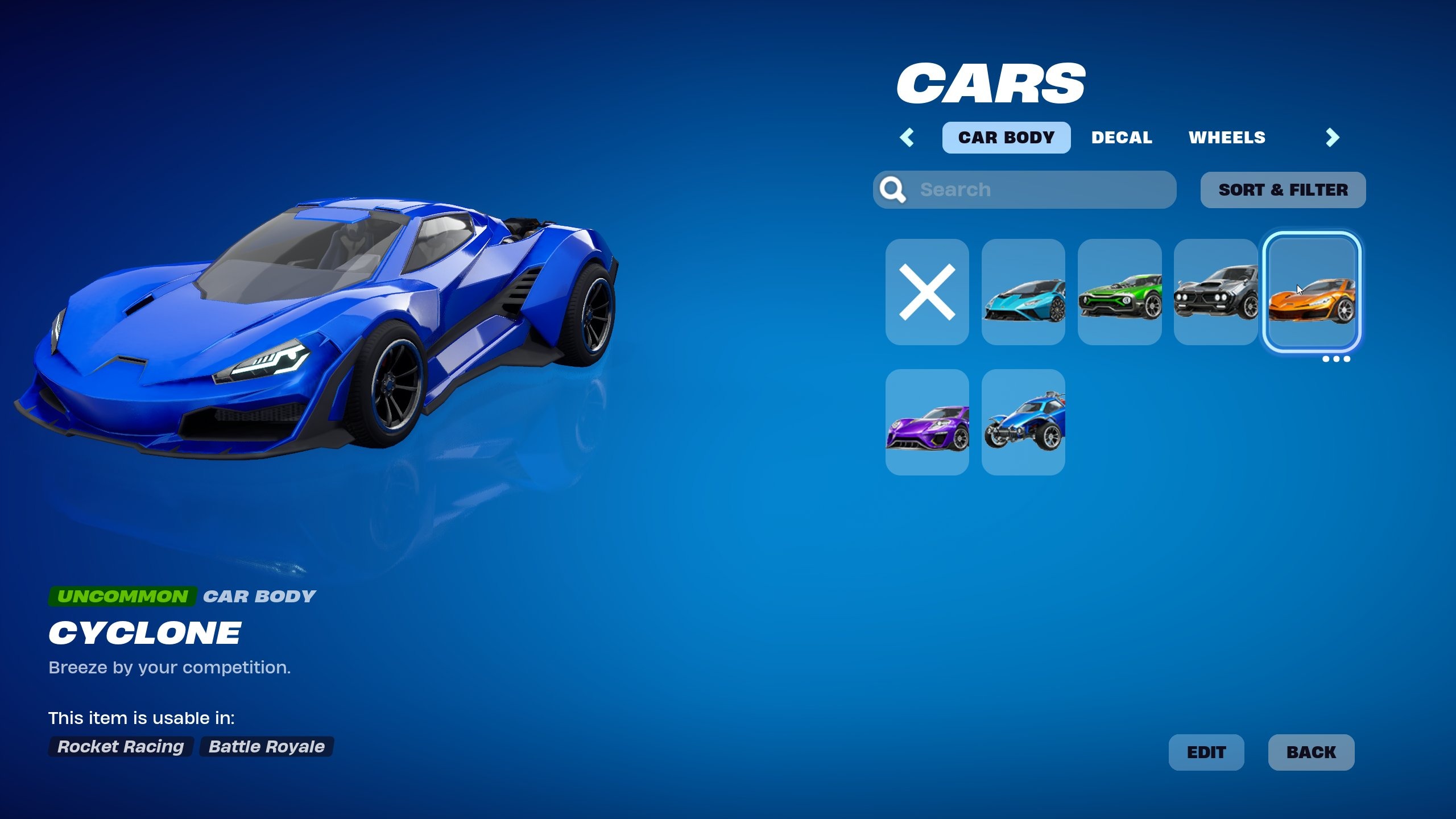1456x819 pixels.
Task: Click inside the Search field
Action: tap(1024, 189)
